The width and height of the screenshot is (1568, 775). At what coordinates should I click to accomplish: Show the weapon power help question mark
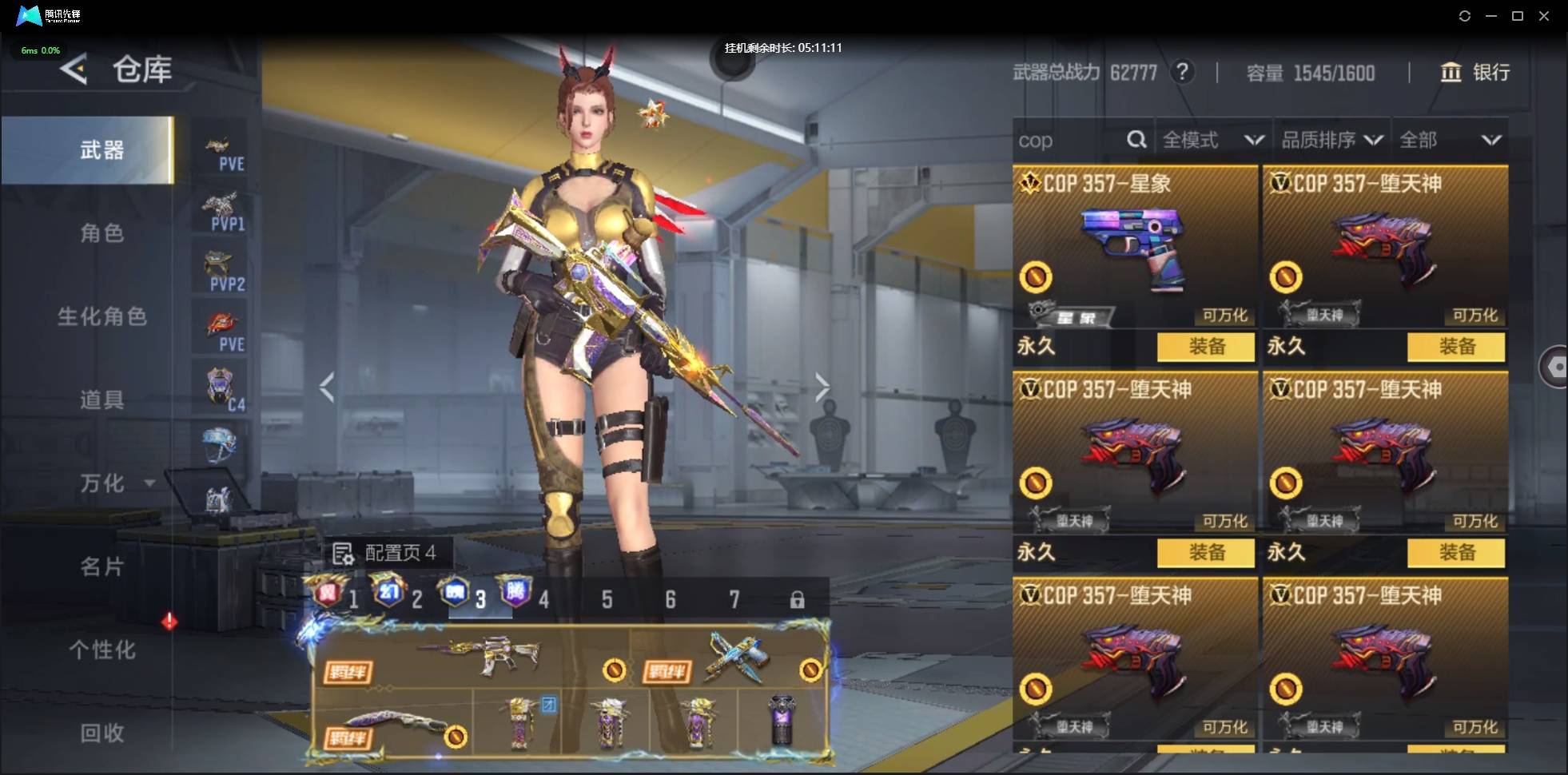1182,73
